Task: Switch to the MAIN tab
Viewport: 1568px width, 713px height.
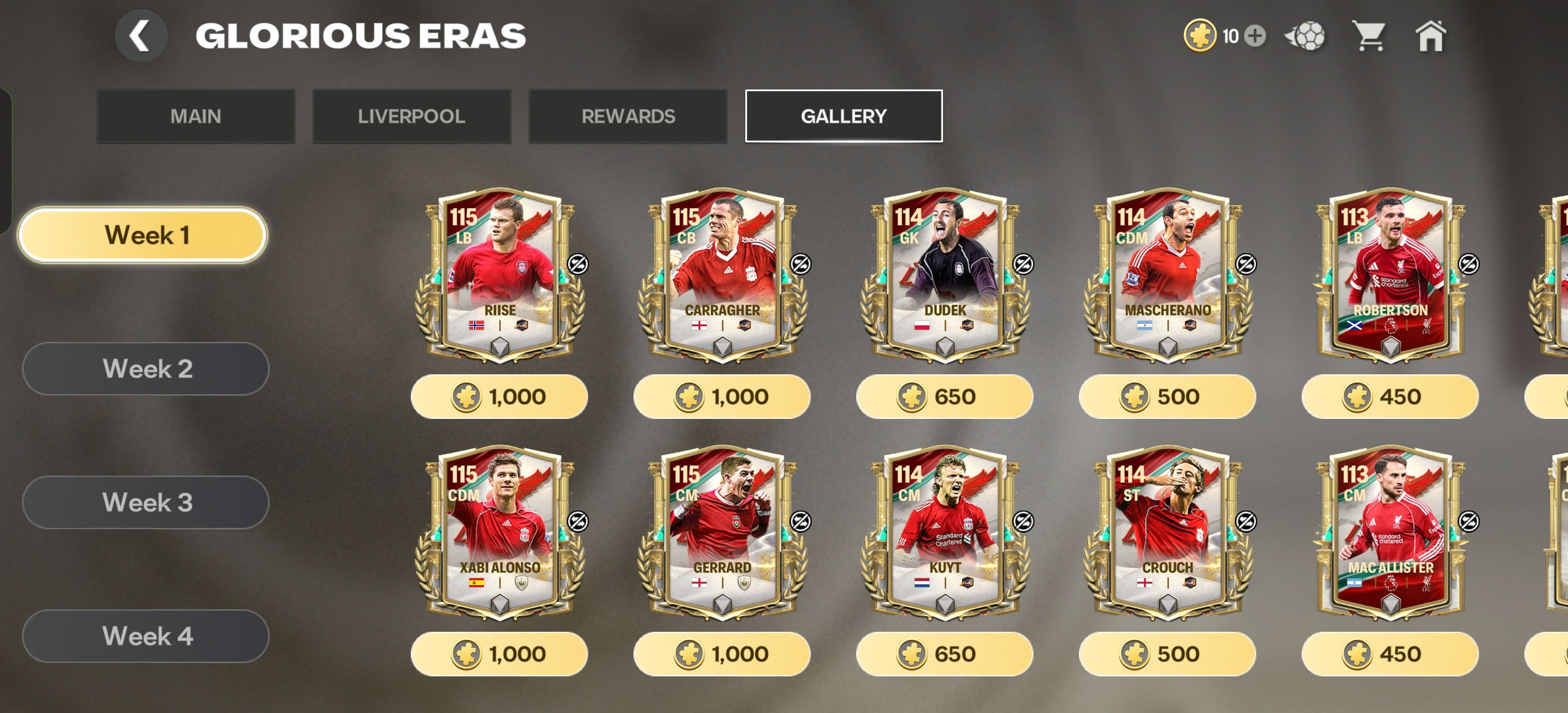Action: pyautogui.click(x=196, y=116)
